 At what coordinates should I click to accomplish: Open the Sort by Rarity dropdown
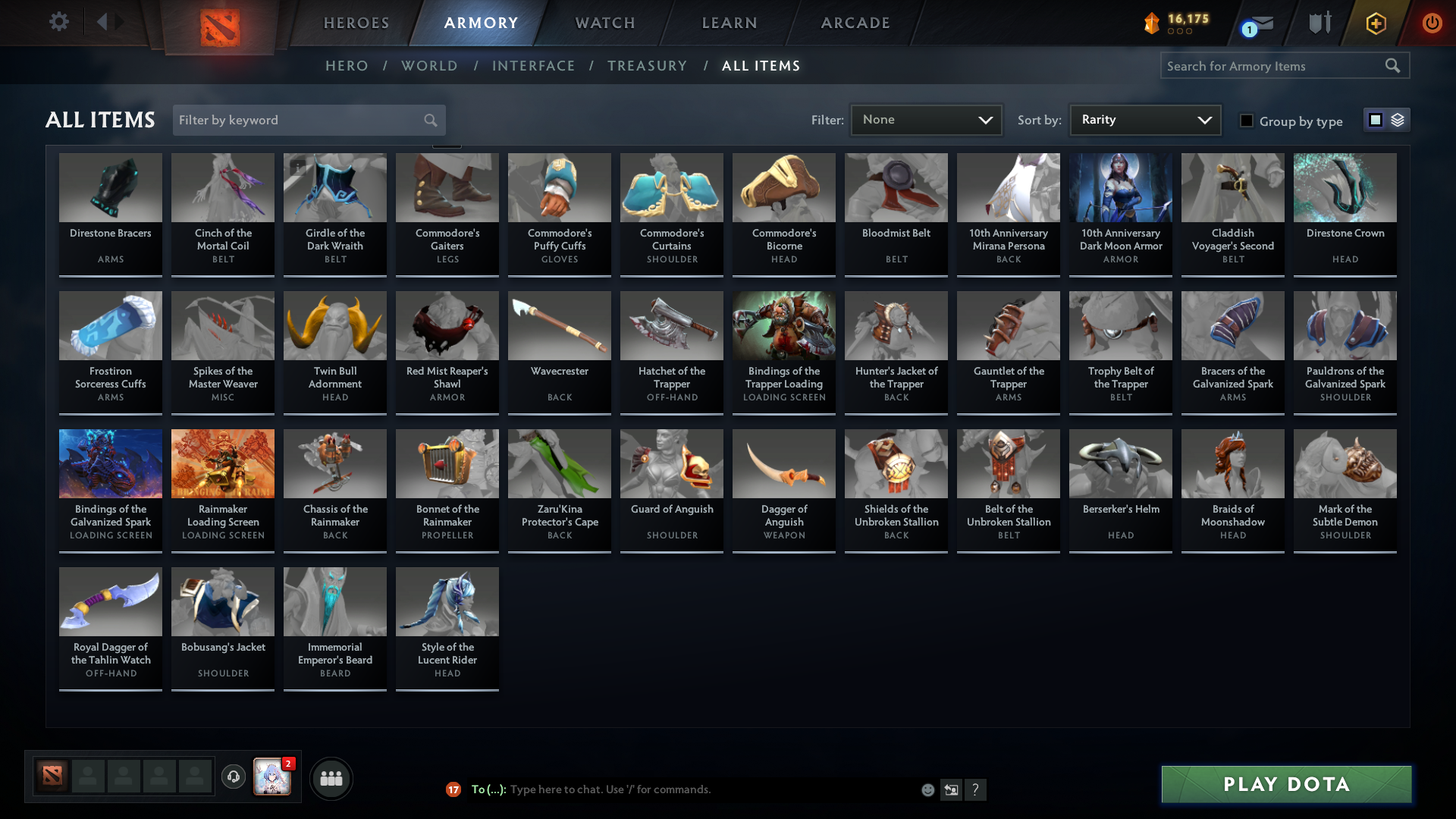tap(1144, 119)
